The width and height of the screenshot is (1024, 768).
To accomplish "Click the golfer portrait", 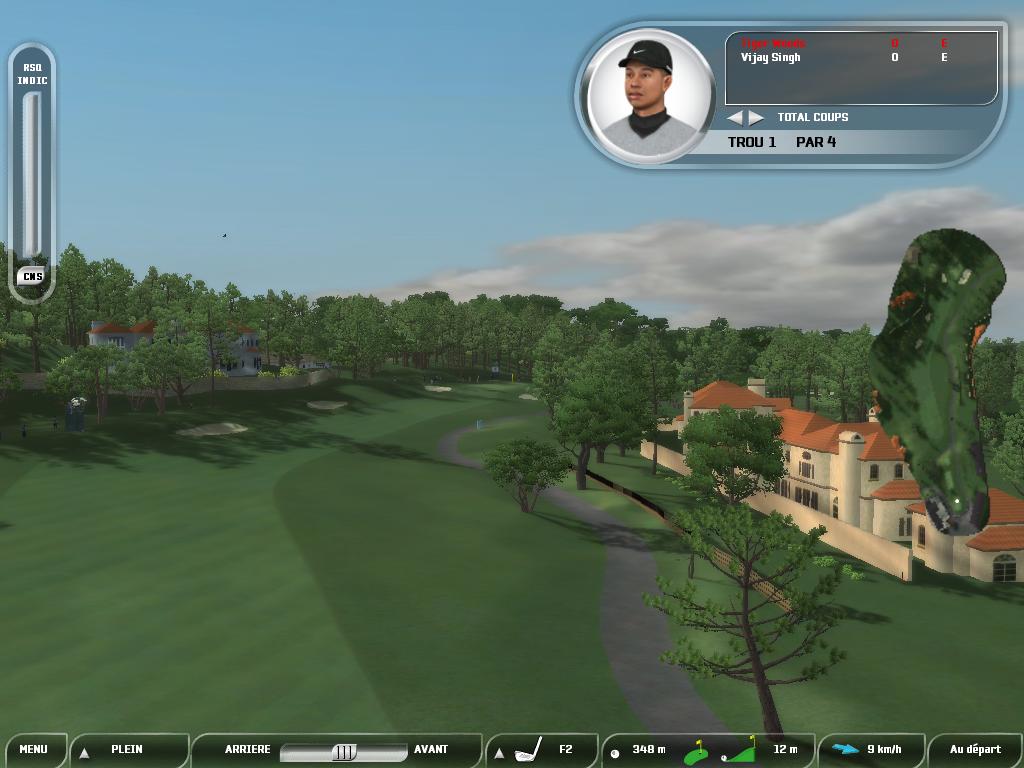I will (651, 96).
